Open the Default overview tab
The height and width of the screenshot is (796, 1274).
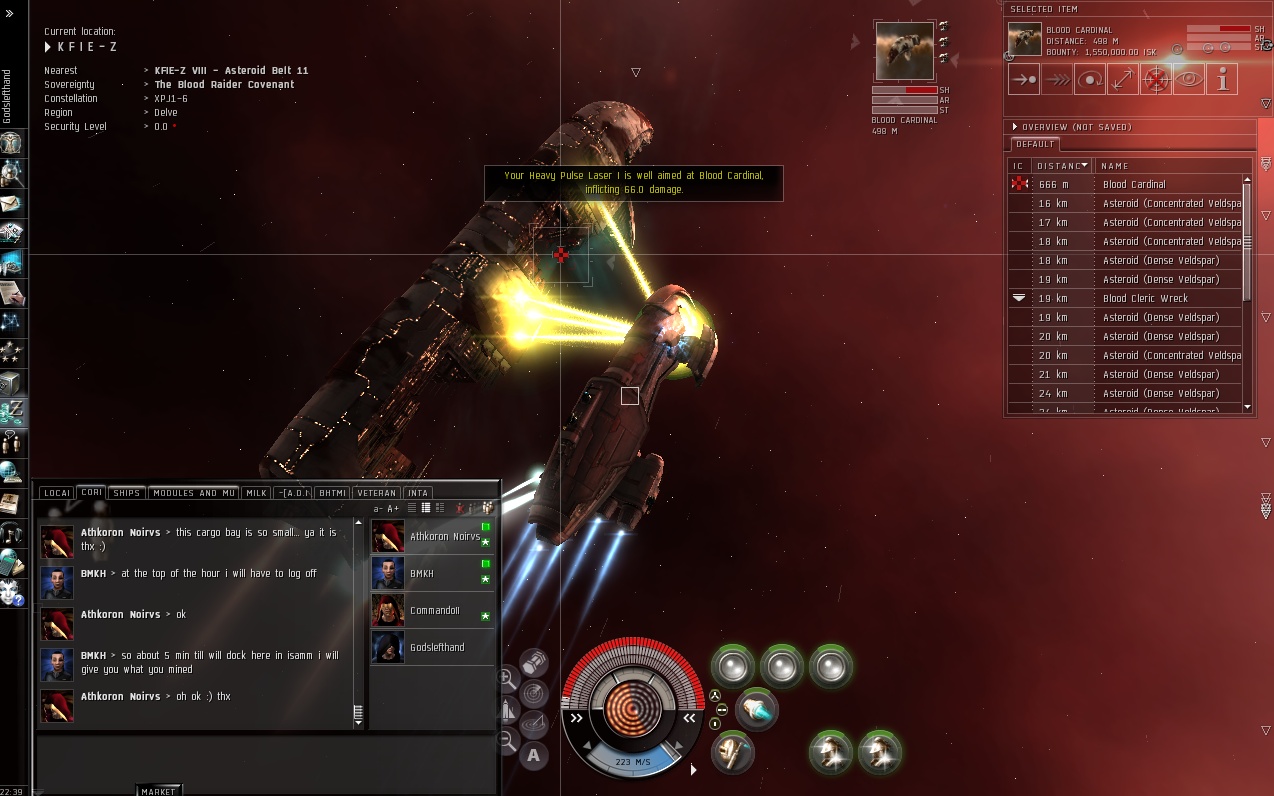point(1035,144)
